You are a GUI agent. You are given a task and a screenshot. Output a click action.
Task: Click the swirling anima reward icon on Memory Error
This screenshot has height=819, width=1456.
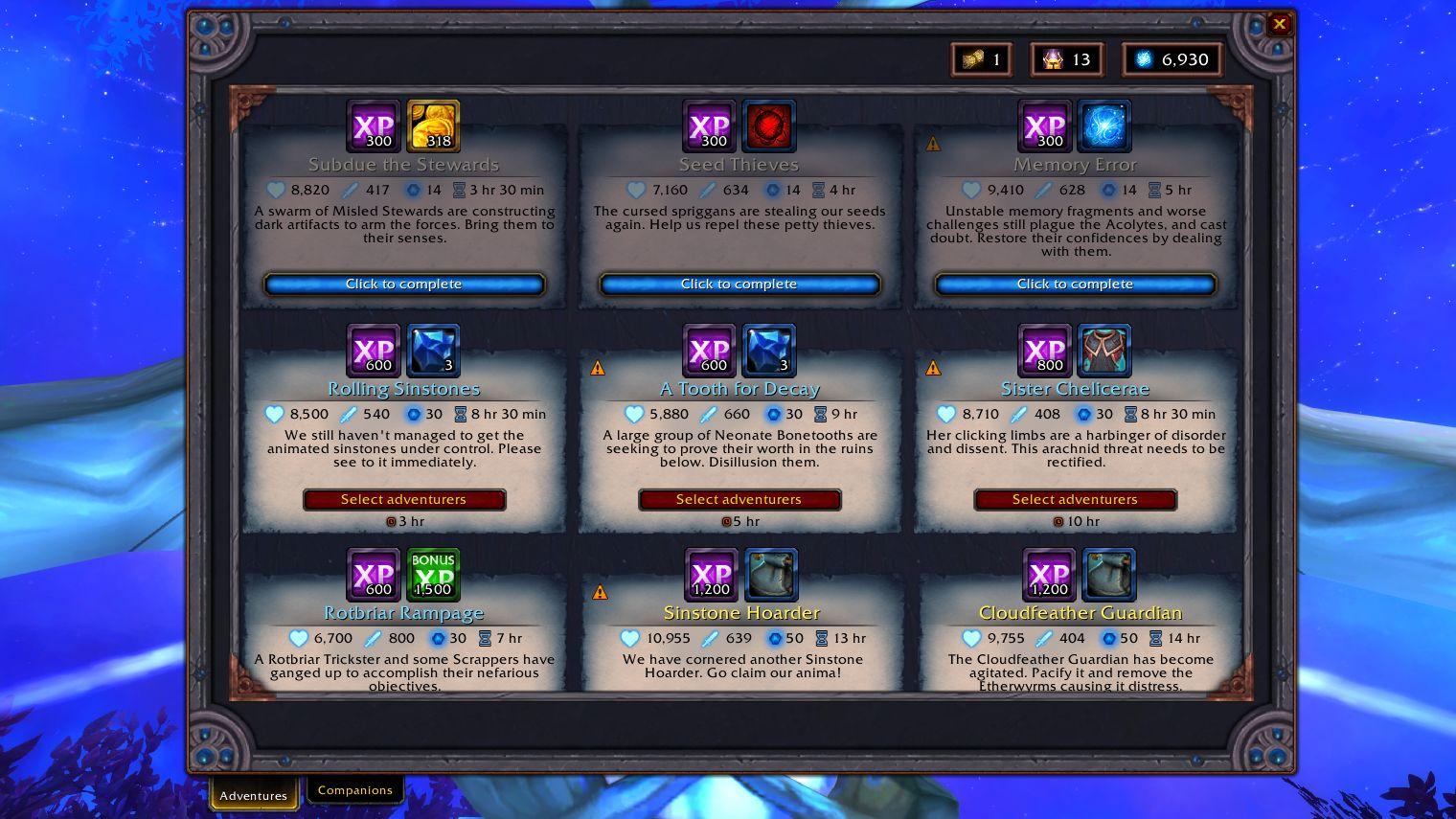[1104, 125]
